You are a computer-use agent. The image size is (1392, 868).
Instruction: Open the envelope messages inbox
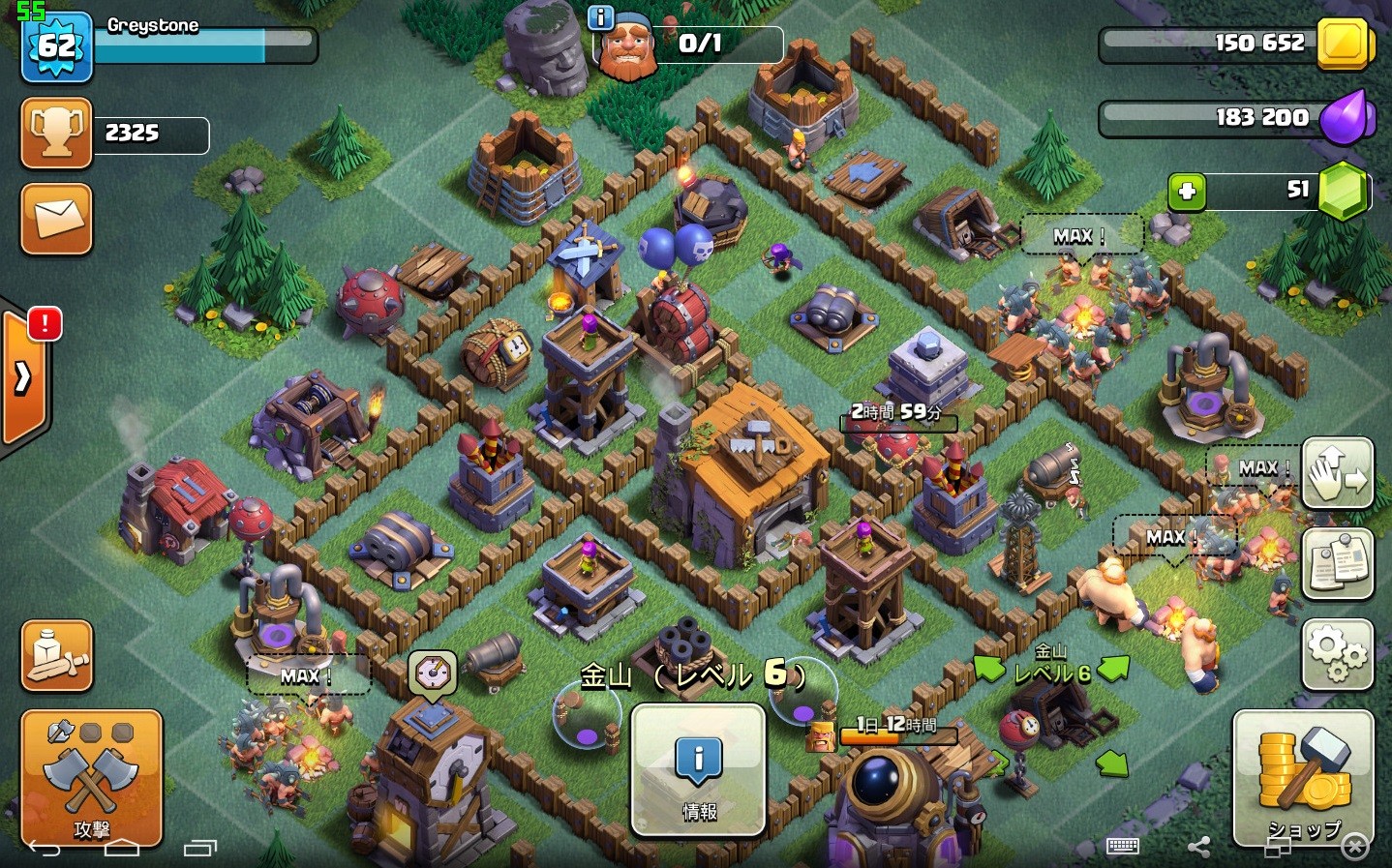(x=57, y=219)
